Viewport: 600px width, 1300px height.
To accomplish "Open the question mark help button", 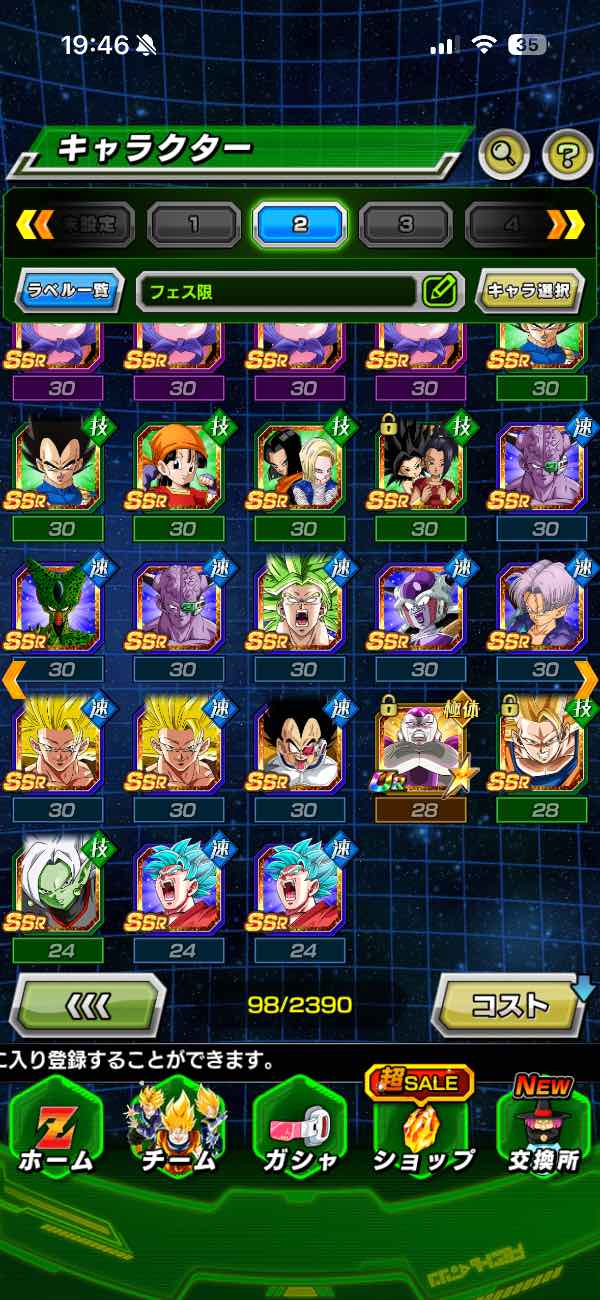I will click(567, 153).
